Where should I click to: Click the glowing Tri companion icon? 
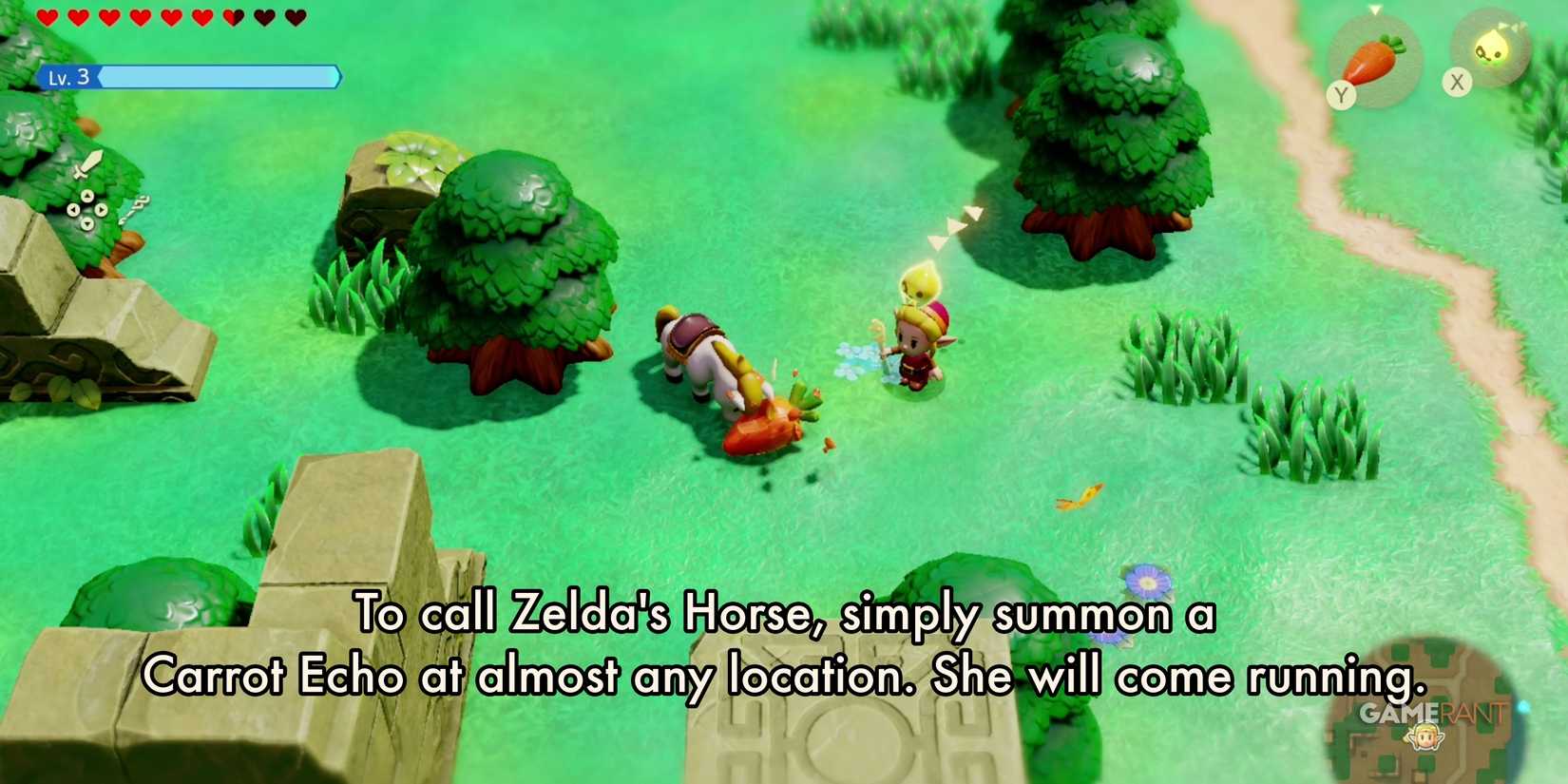coord(1491,46)
